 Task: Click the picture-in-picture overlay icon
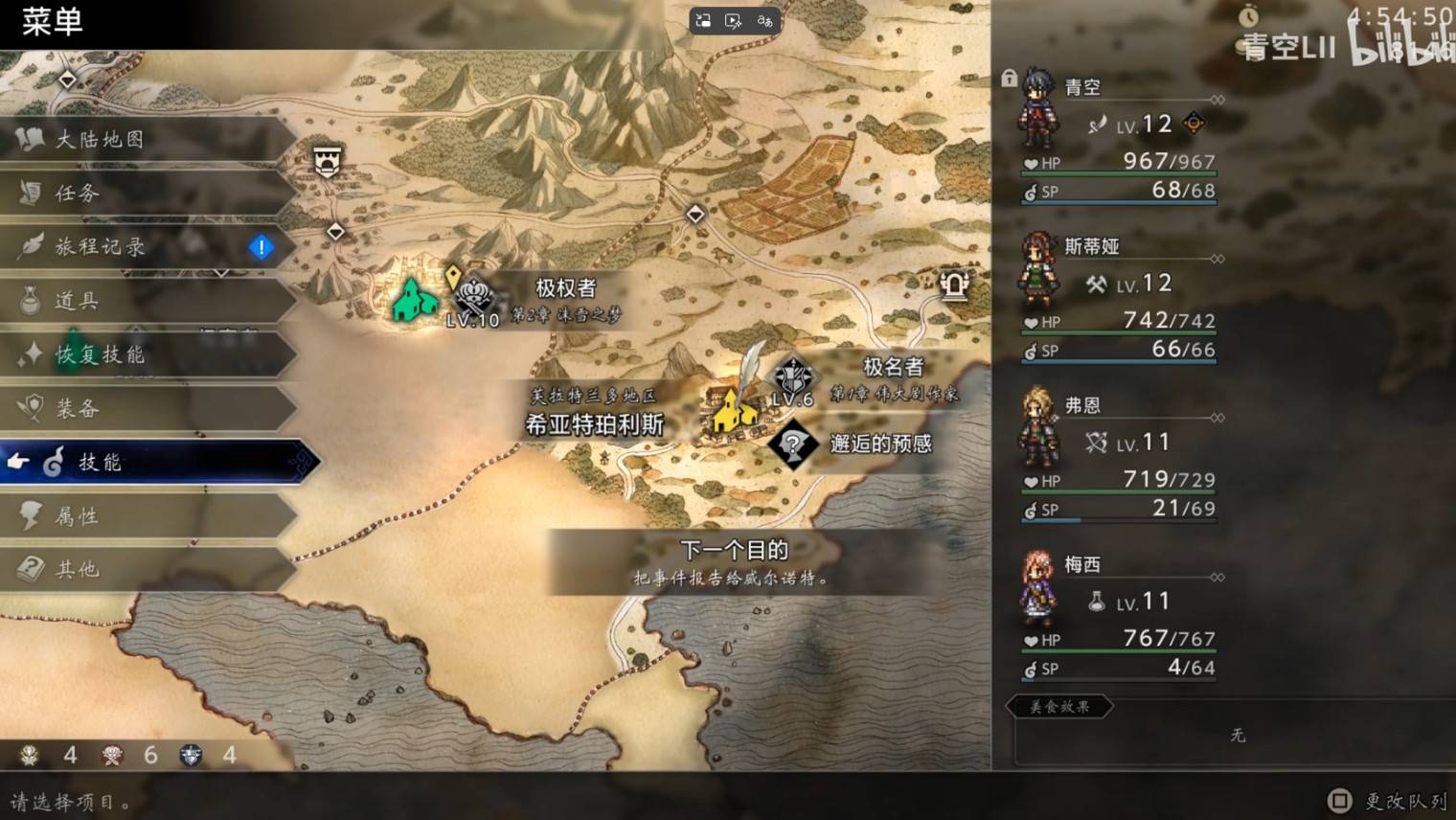click(x=703, y=21)
